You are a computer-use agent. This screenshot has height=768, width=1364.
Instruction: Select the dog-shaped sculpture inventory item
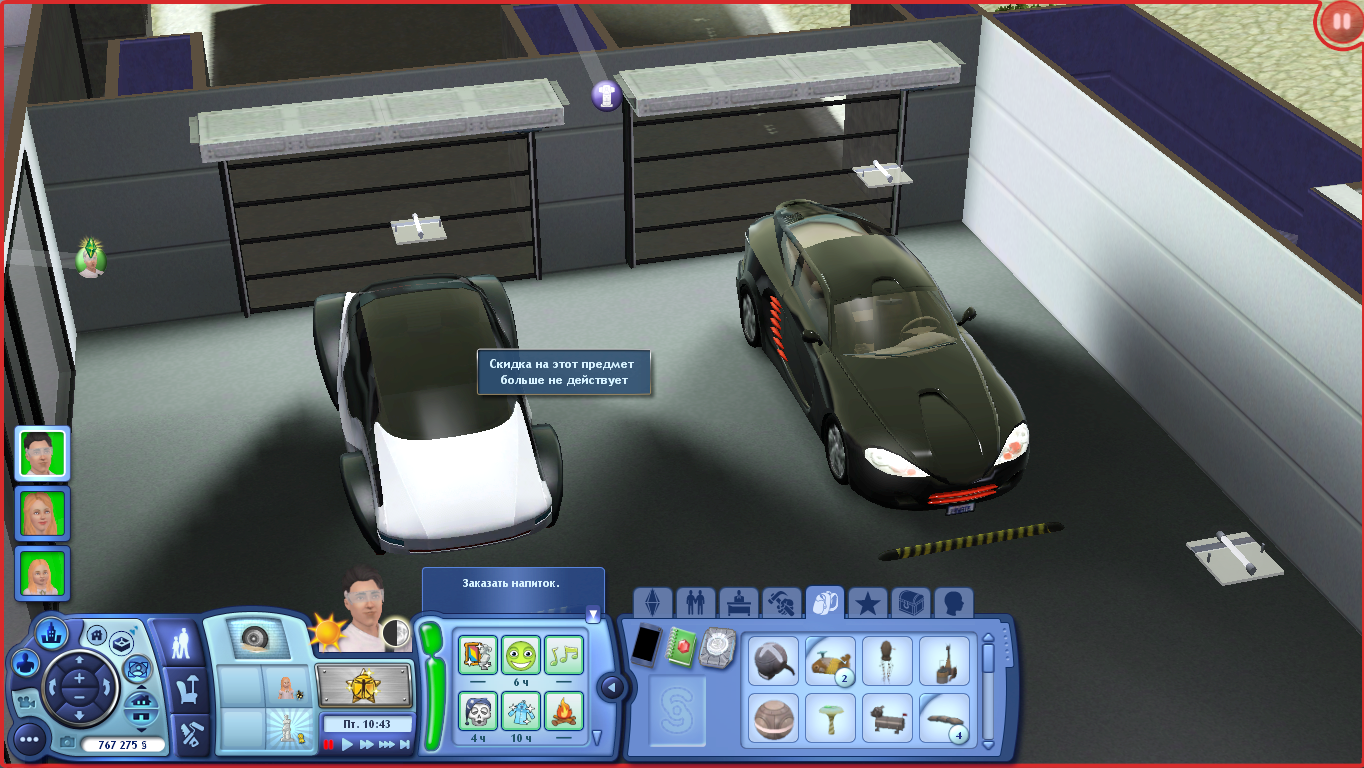pyautogui.click(x=886, y=717)
